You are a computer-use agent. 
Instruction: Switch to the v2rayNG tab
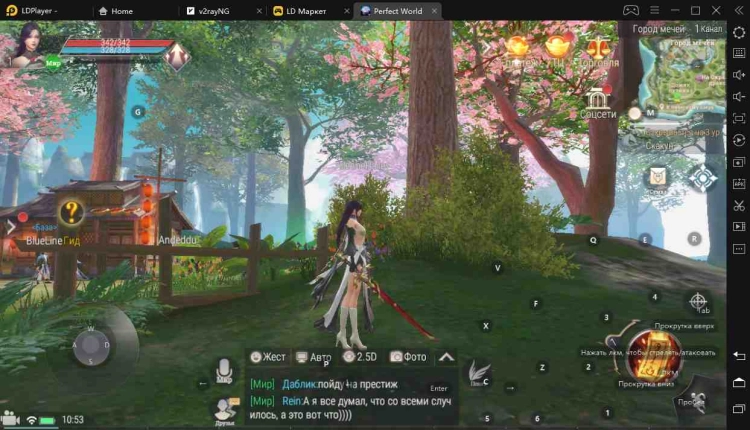tap(221, 10)
